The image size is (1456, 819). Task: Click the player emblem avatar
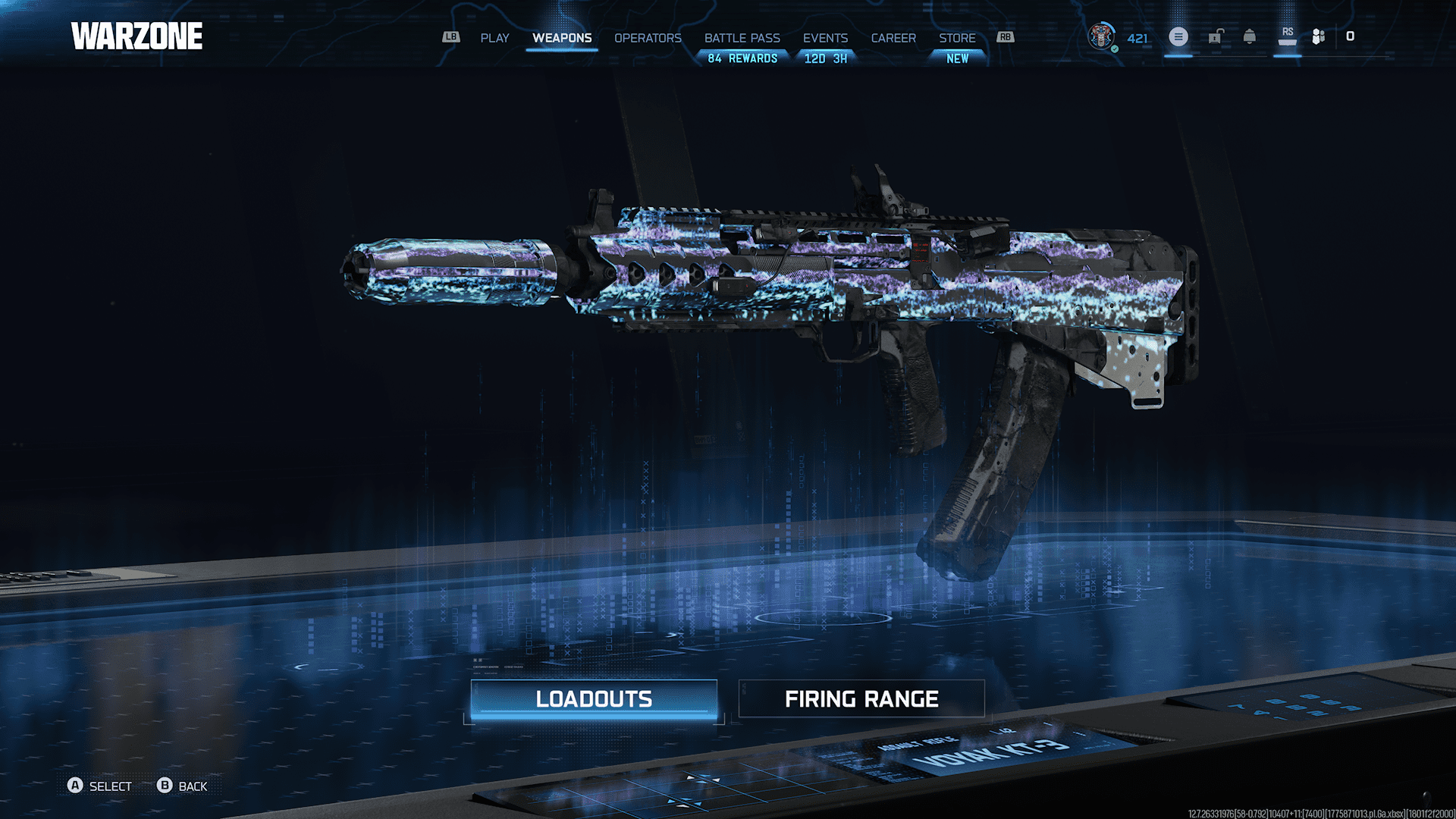click(1101, 36)
